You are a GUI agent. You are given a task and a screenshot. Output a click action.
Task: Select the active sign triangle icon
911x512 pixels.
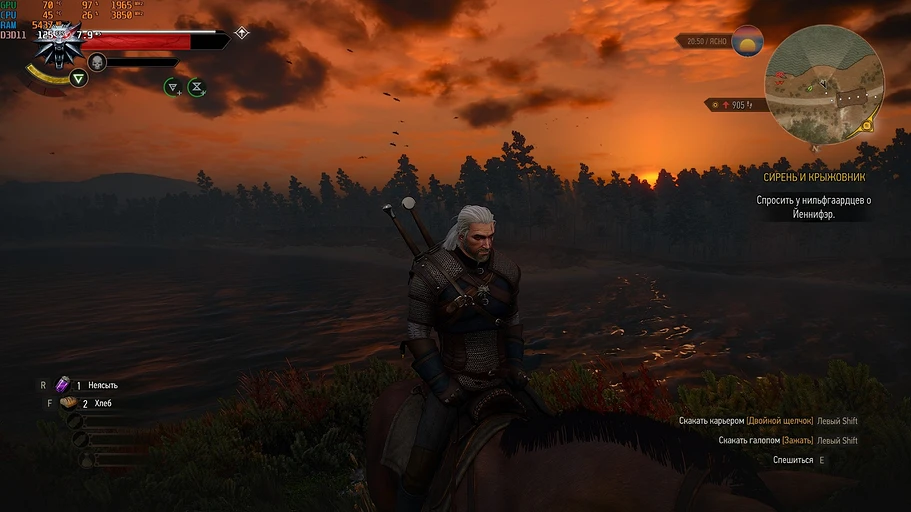(x=77, y=77)
